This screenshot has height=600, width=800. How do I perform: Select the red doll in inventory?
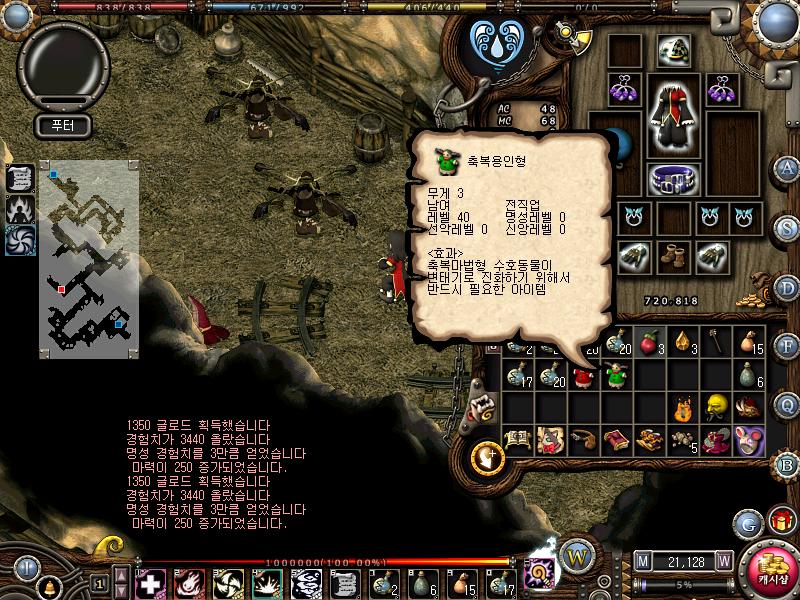583,376
